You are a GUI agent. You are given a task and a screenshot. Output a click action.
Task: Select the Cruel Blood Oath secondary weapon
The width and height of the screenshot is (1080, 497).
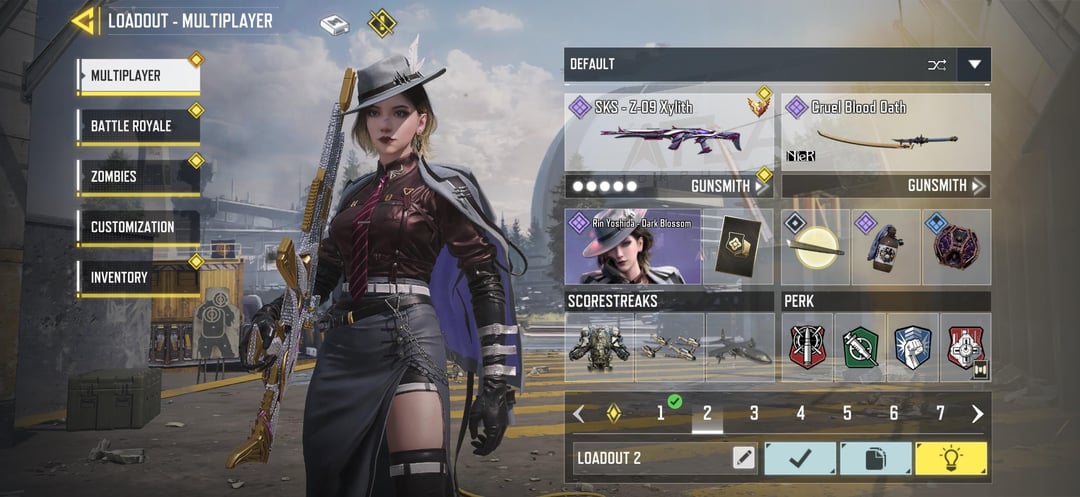(x=886, y=132)
